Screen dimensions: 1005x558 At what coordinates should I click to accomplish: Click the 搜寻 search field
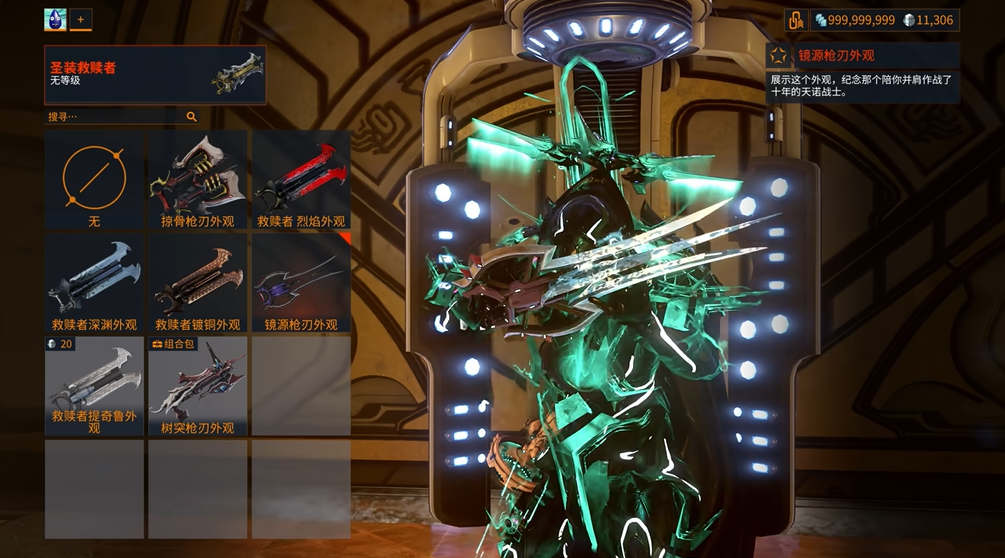tap(112, 117)
